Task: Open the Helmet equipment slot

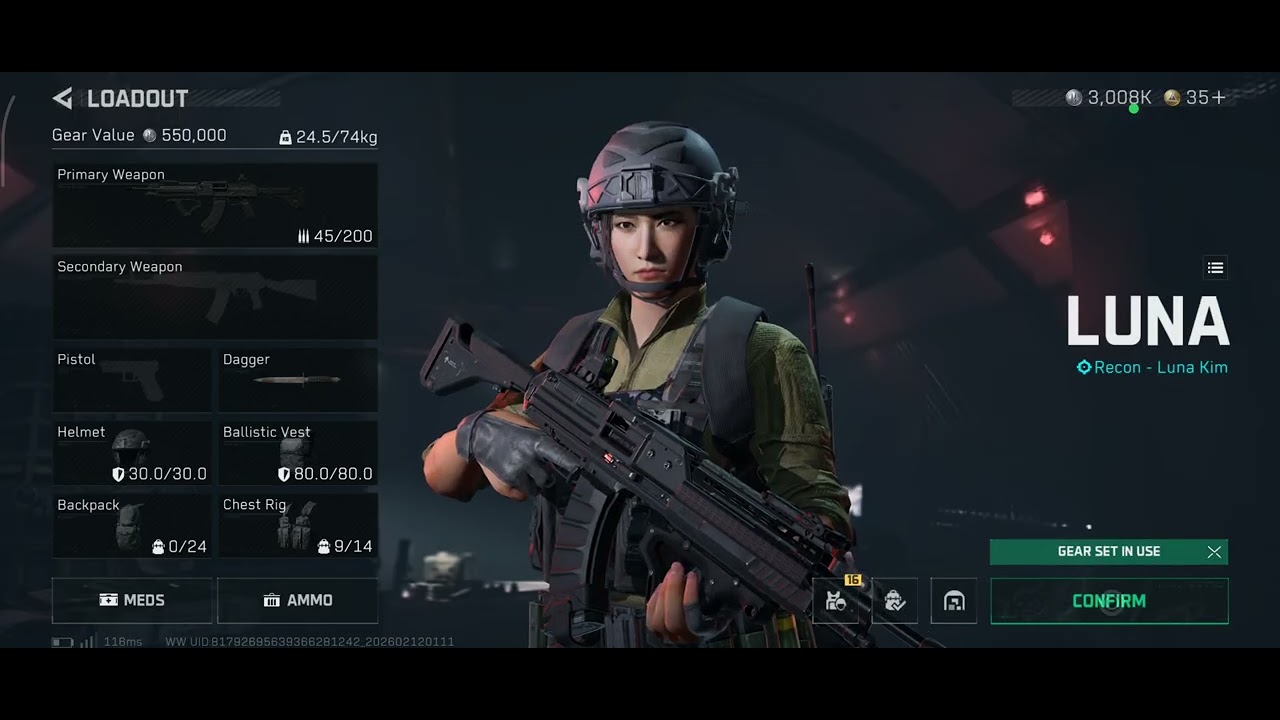Action: (x=132, y=453)
